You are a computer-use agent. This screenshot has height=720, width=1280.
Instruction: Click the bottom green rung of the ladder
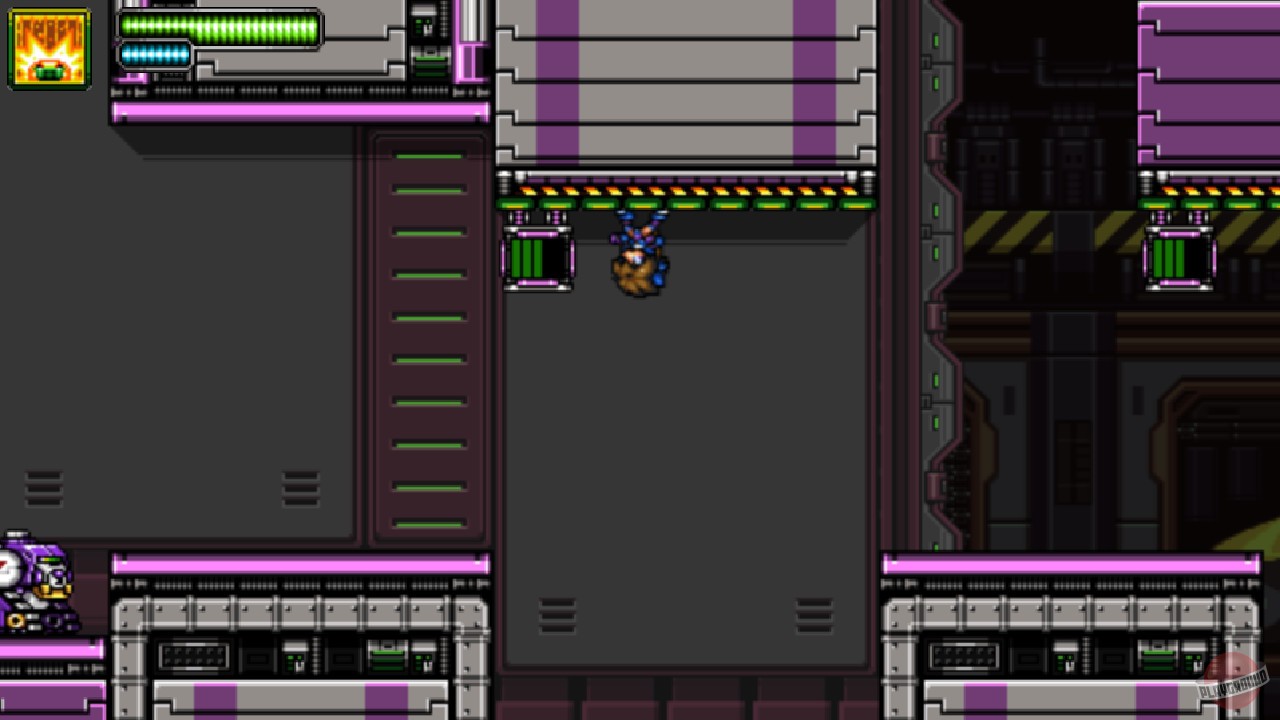tap(428, 521)
